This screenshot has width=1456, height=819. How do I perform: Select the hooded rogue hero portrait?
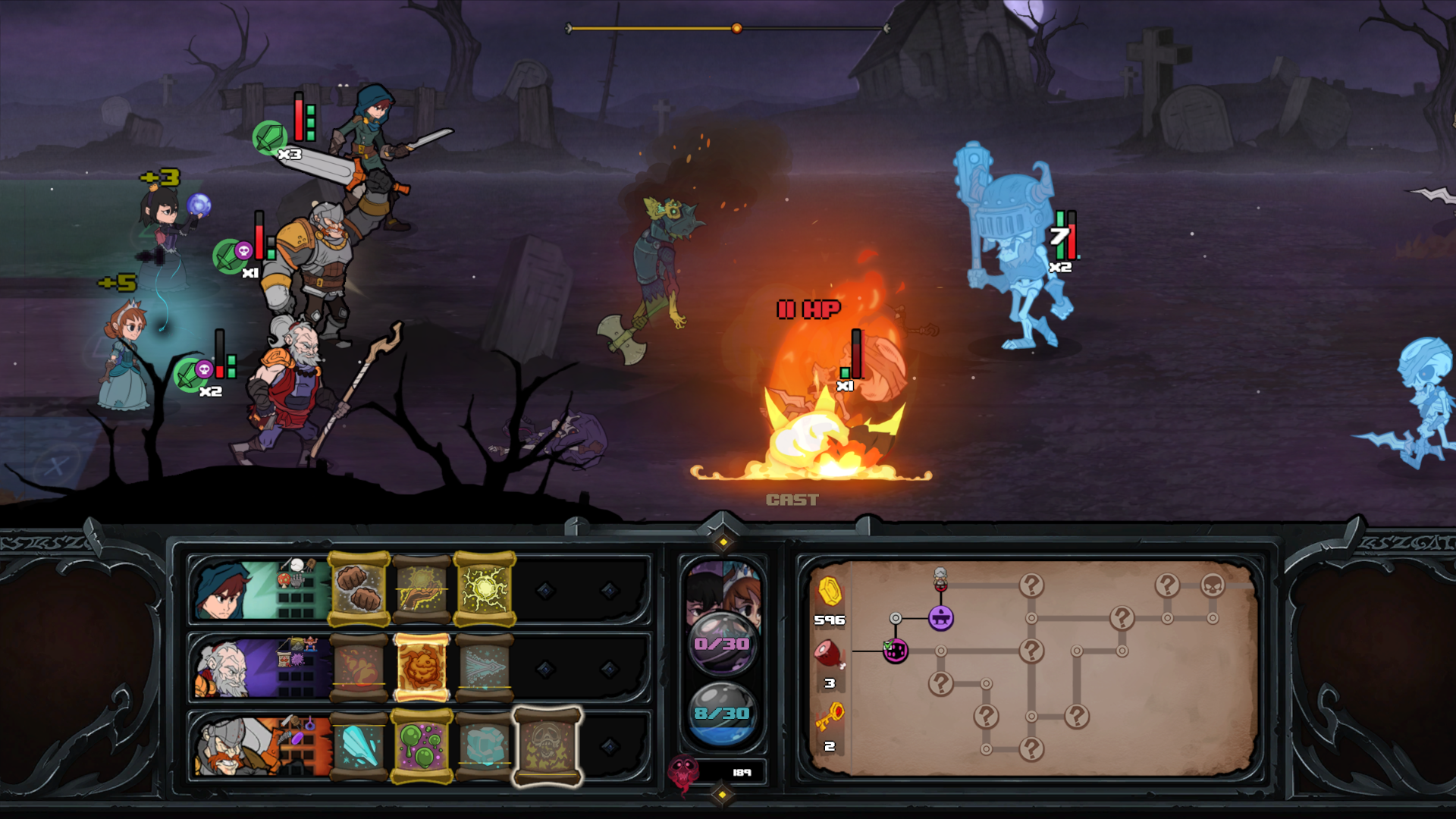227,590
